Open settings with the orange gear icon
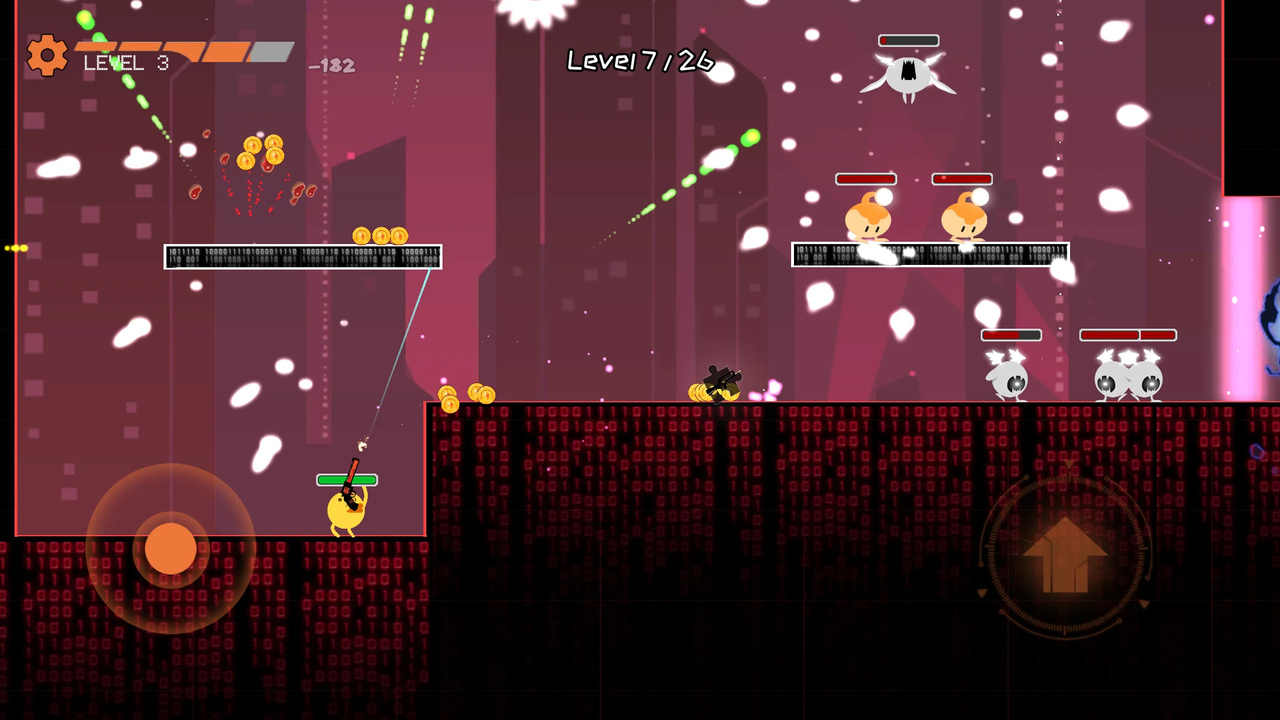 click(x=47, y=55)
